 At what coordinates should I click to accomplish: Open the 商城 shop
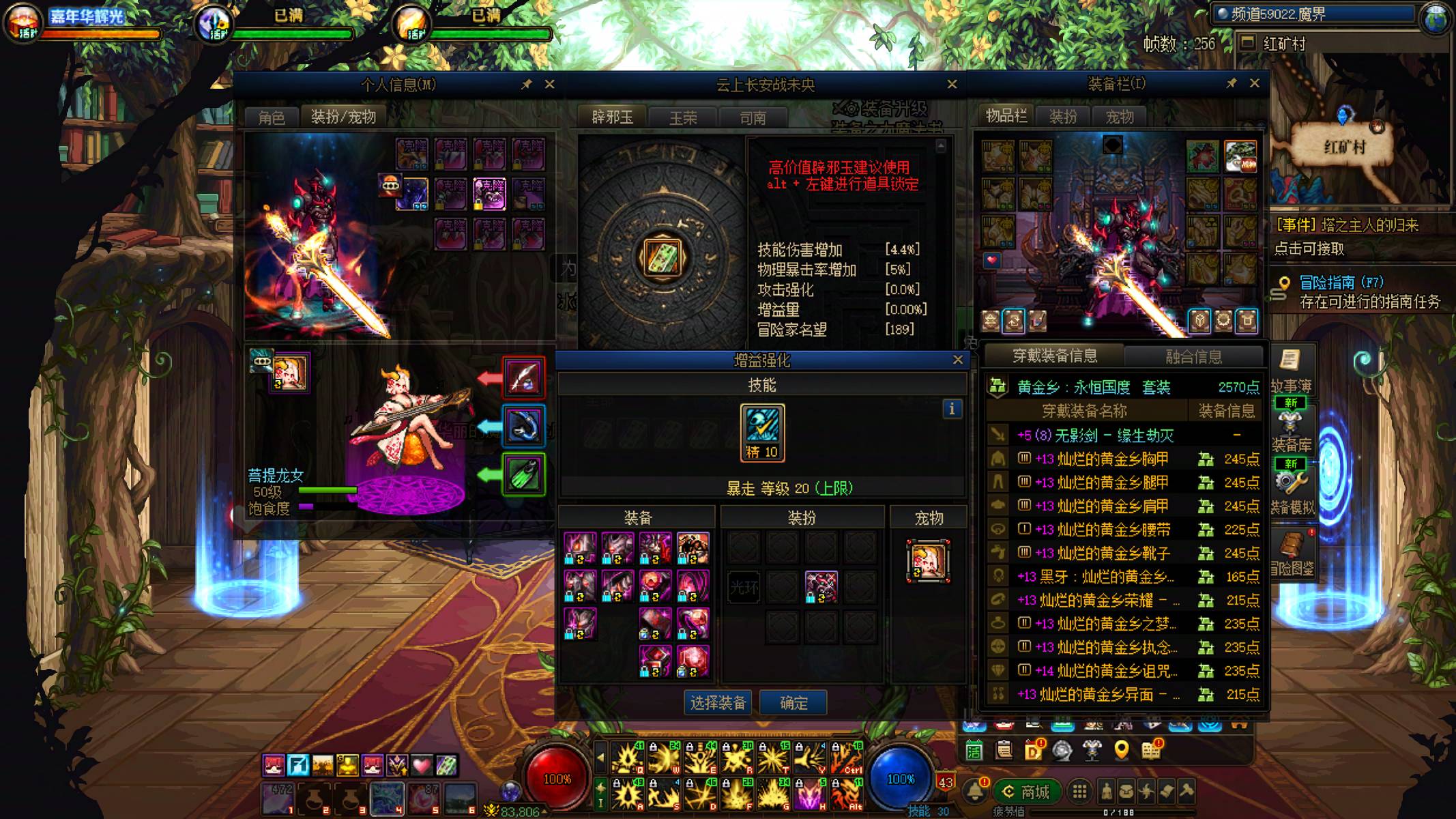(1026, 792)
